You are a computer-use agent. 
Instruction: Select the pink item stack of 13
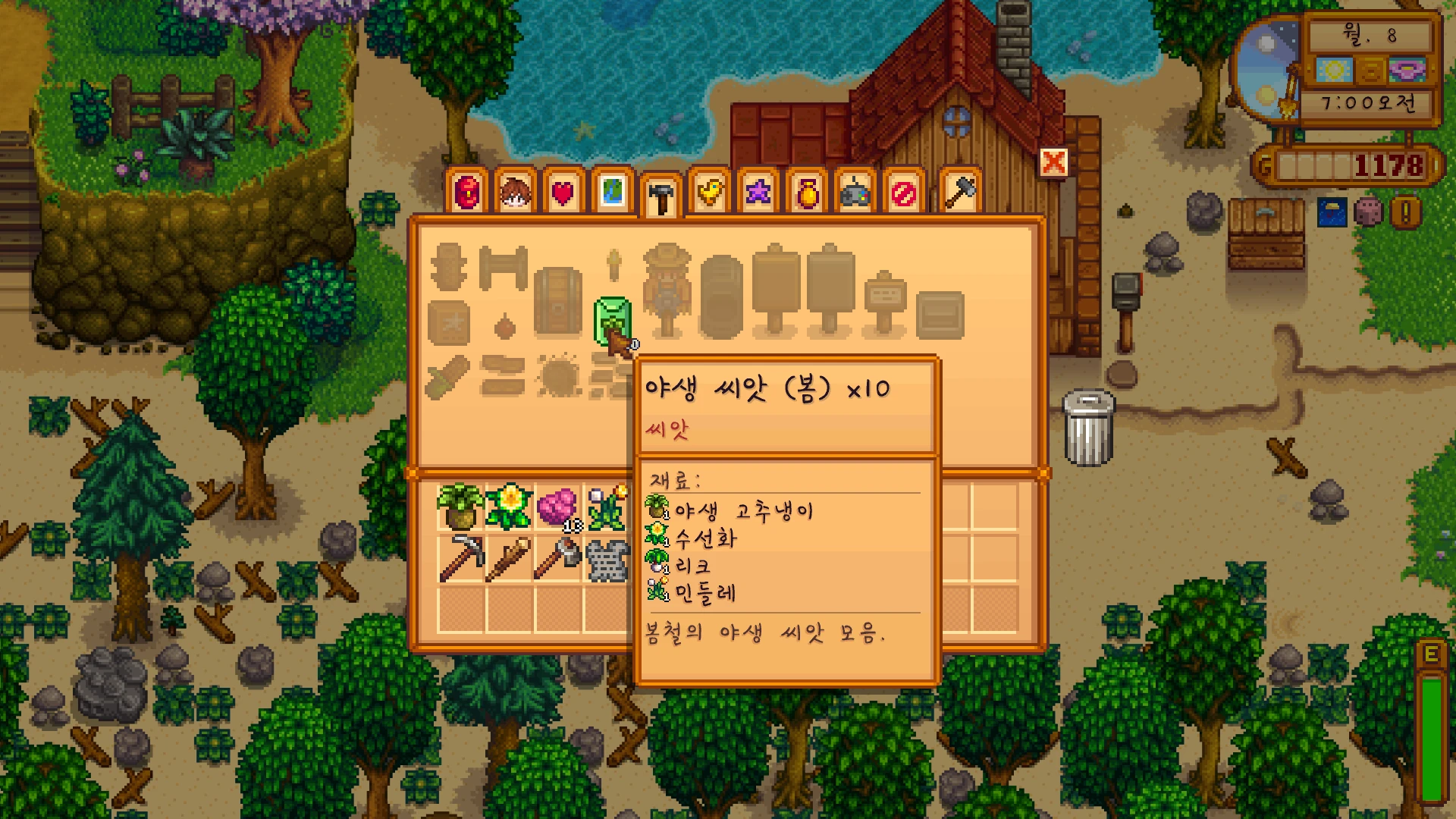(557, 507)
